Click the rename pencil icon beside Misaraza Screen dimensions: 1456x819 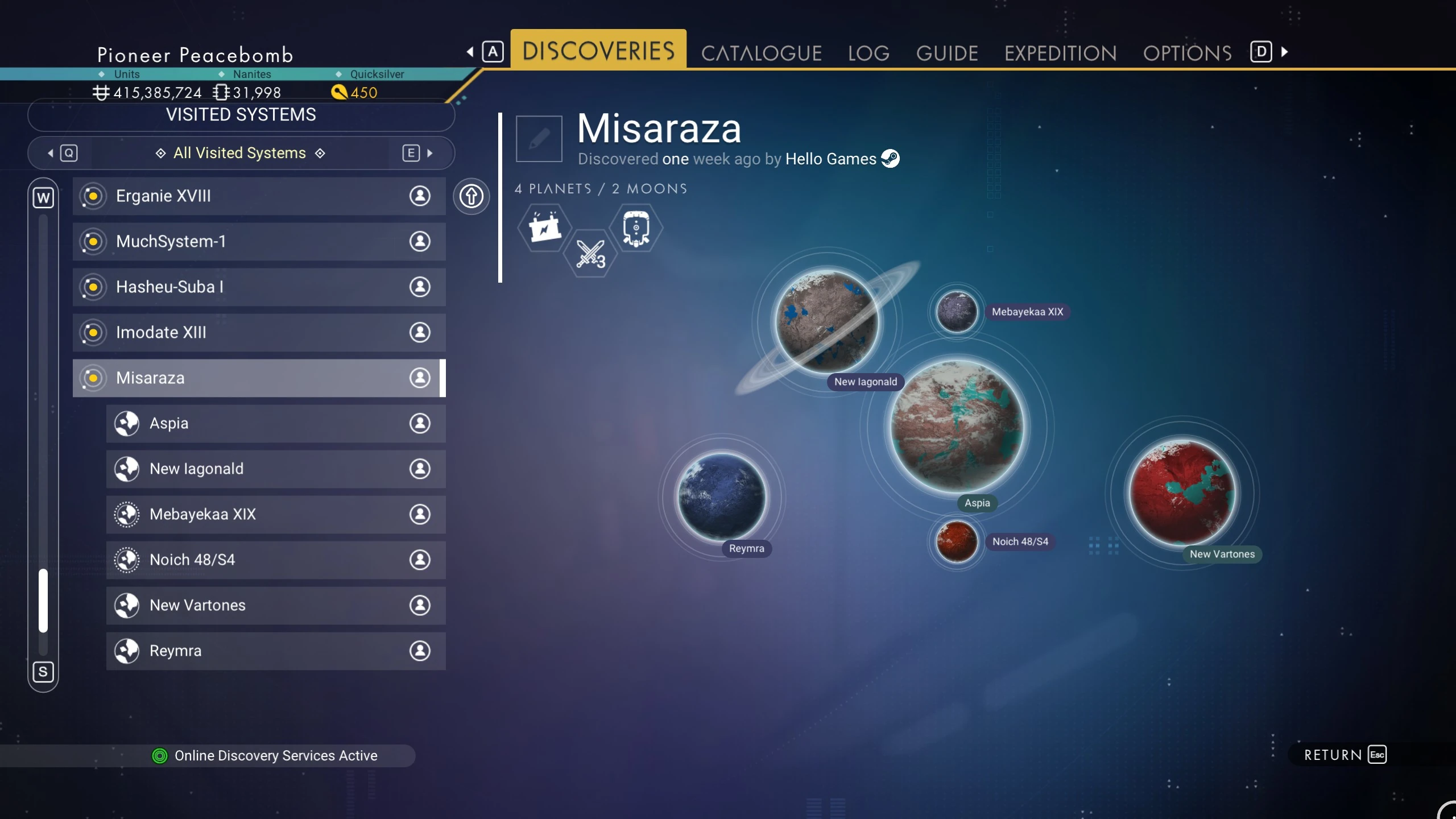(539, 139)
